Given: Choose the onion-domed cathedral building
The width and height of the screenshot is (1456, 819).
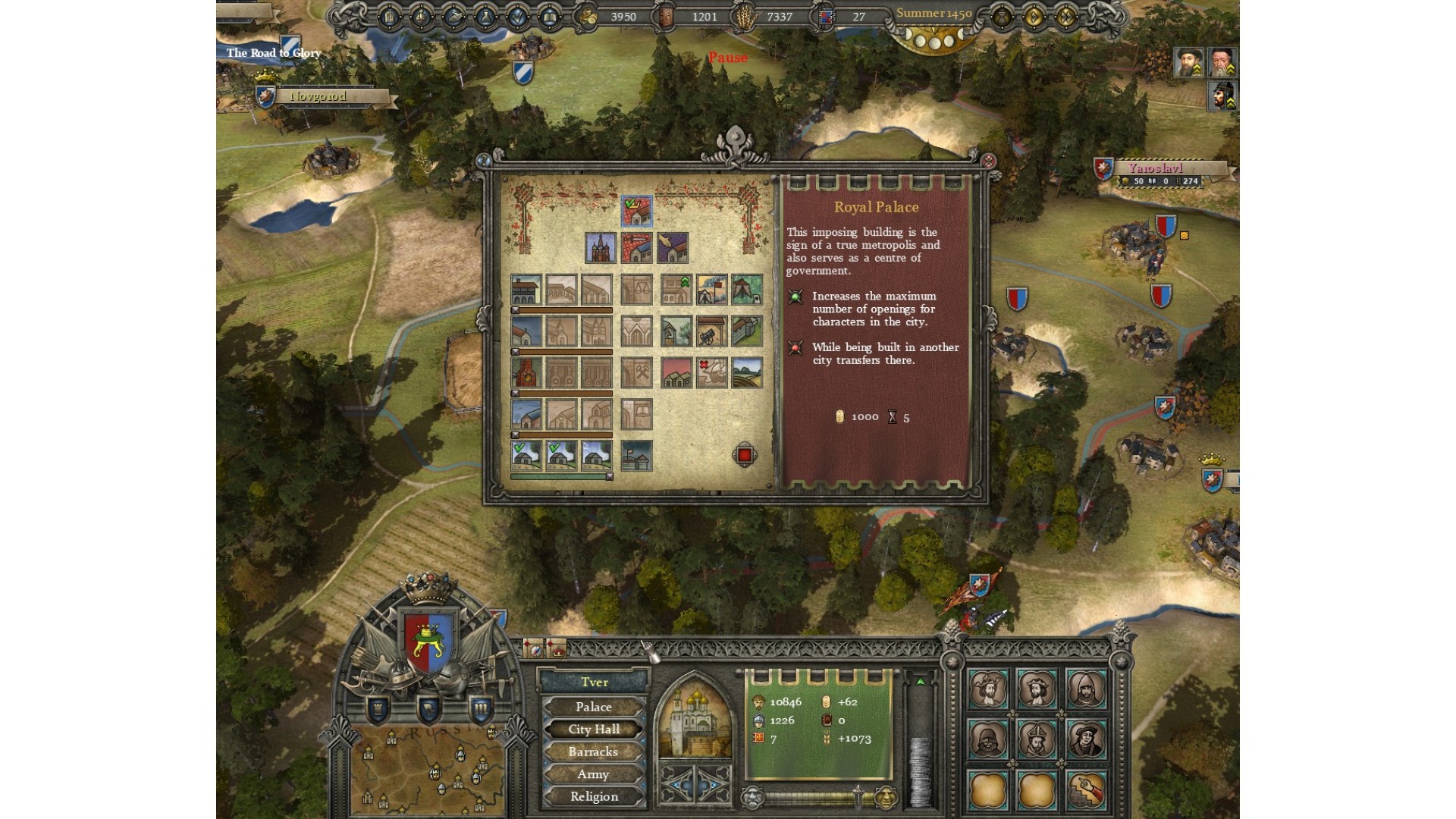Looking at the screenshot, I should [601, 248].
